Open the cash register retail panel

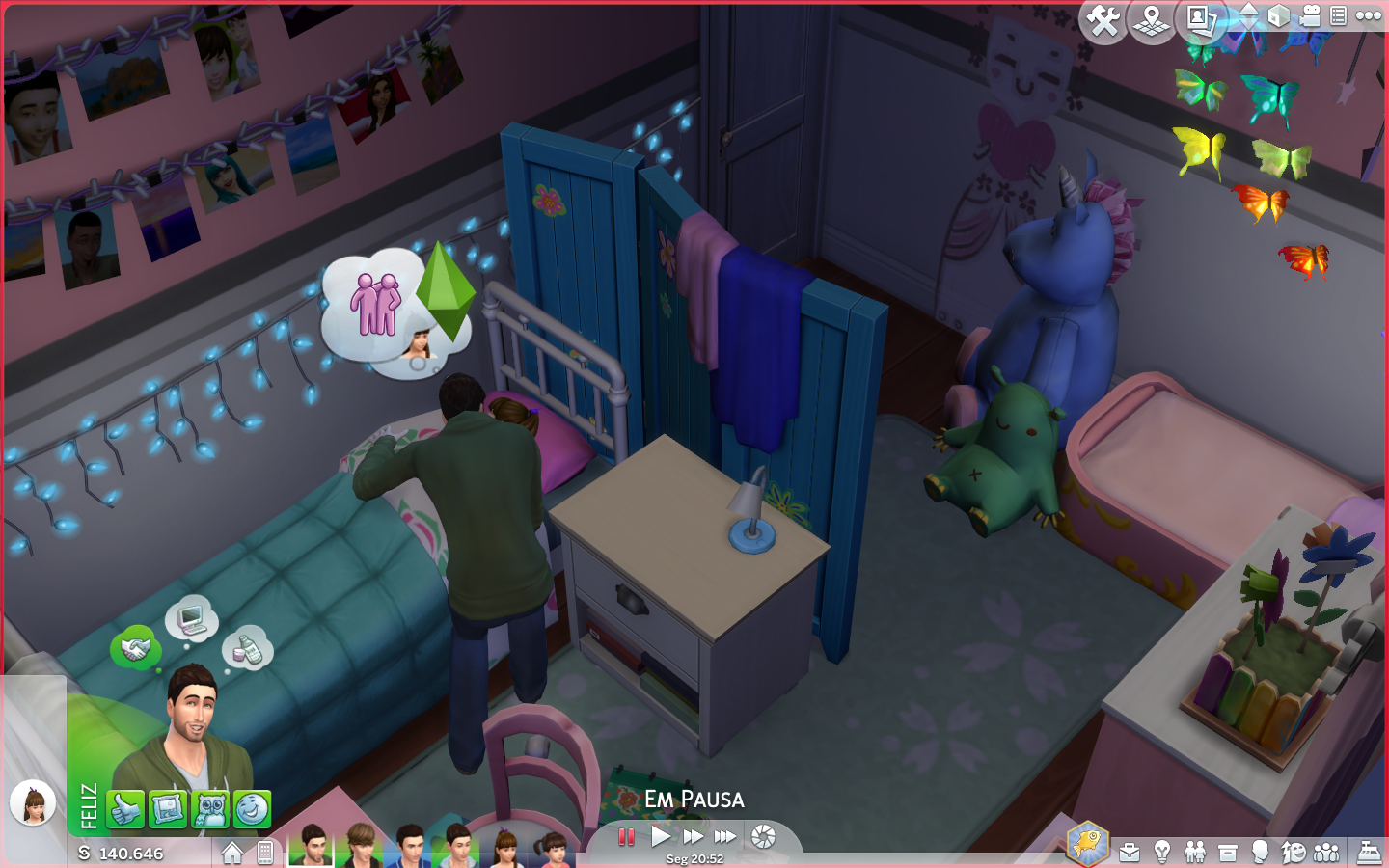[1370, 852]
